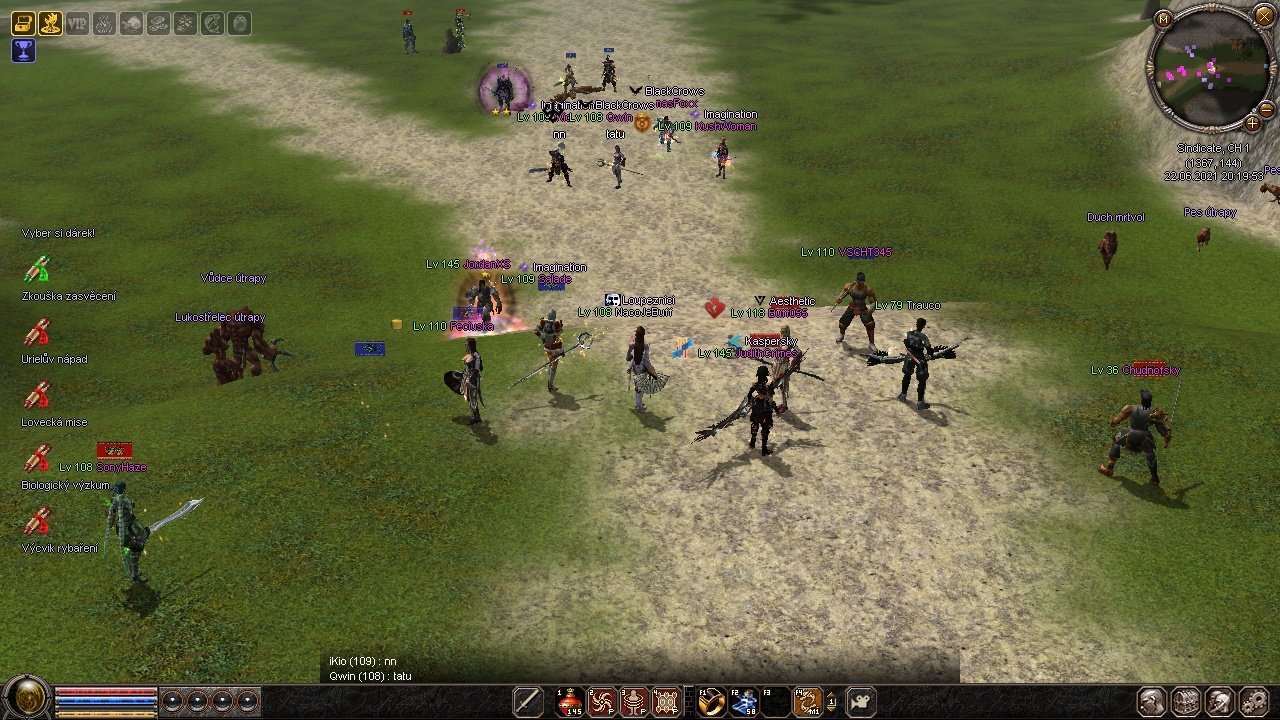This screenshot has height=720, width=1280.
Task: Toggle the camera mode button
Action: point(861,702)
